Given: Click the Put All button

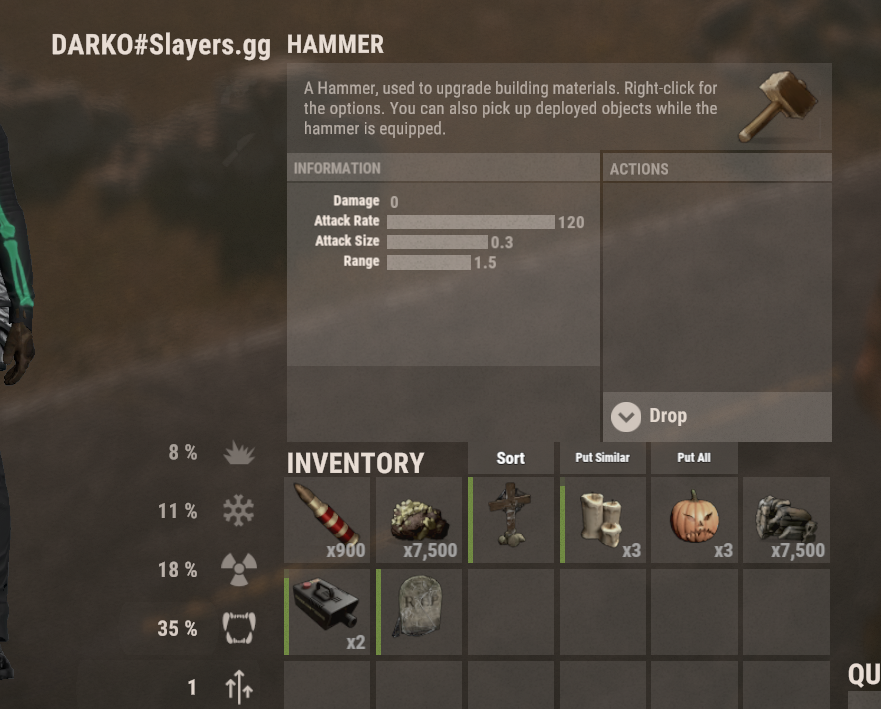Looking at the screenshot, I should (694, 458).
